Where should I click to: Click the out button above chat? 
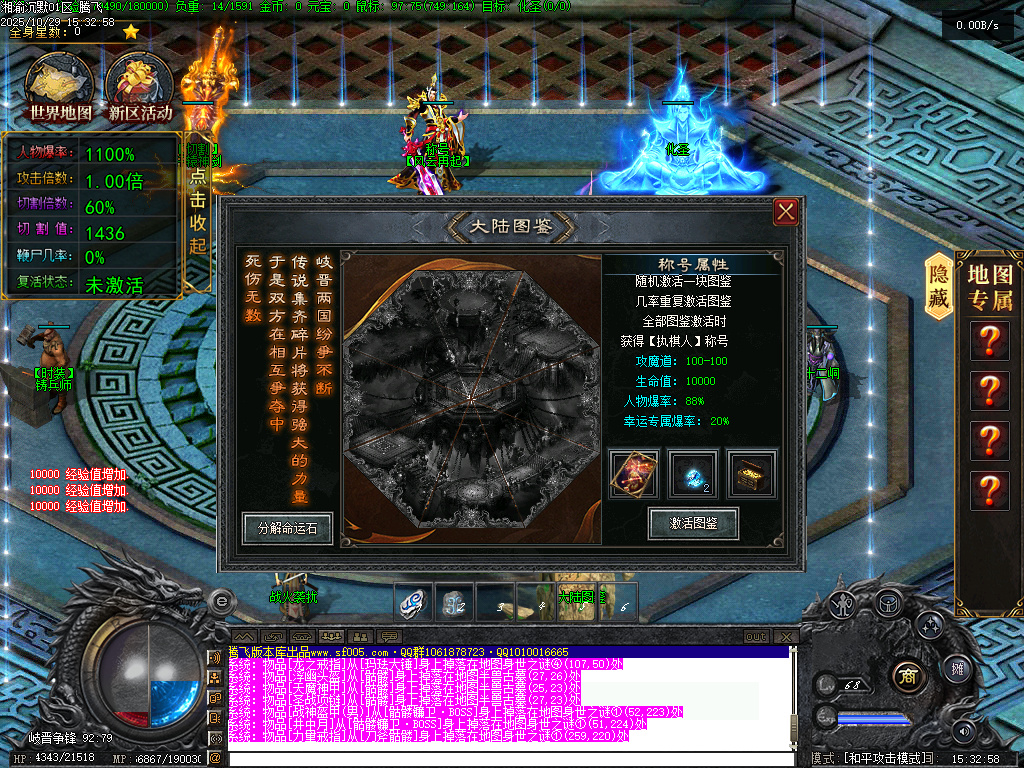pos(757,637)
